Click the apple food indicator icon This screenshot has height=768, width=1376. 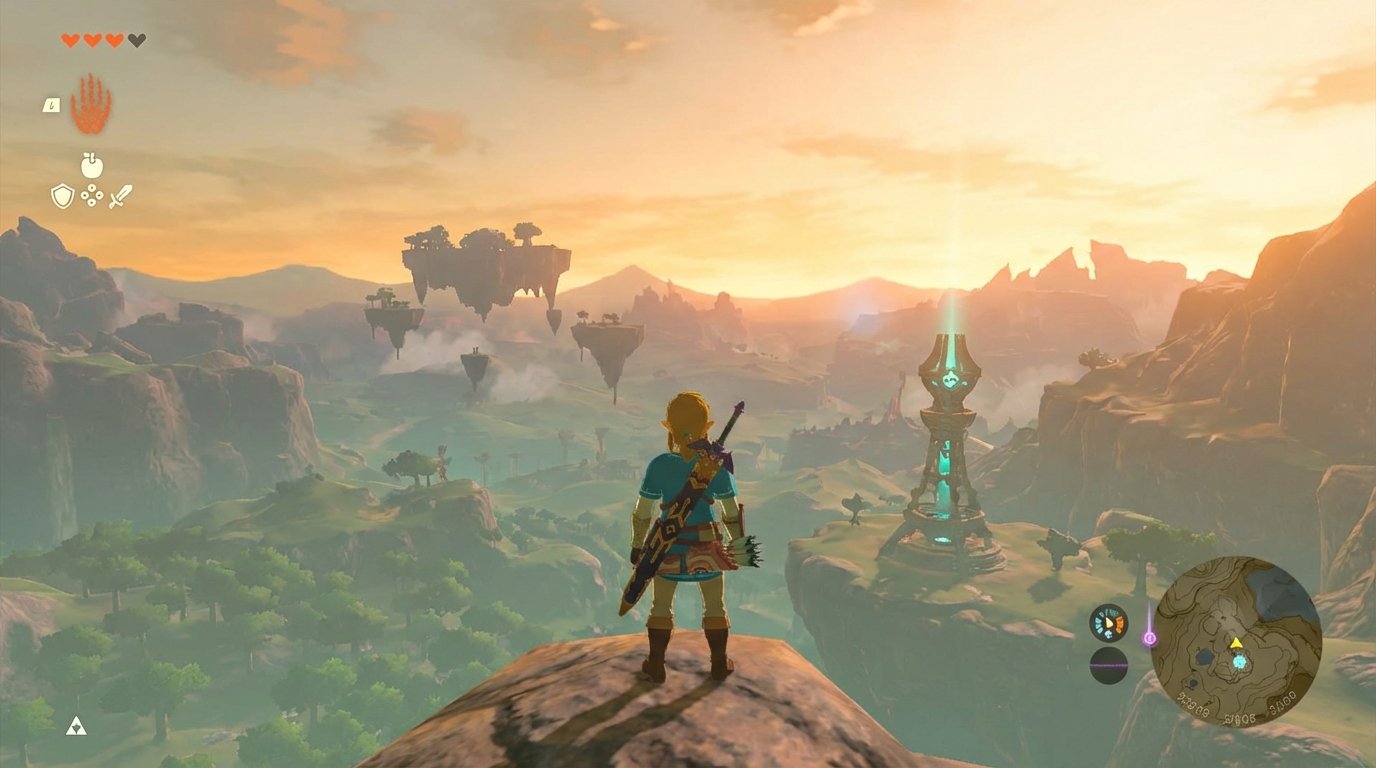[92, 165]
